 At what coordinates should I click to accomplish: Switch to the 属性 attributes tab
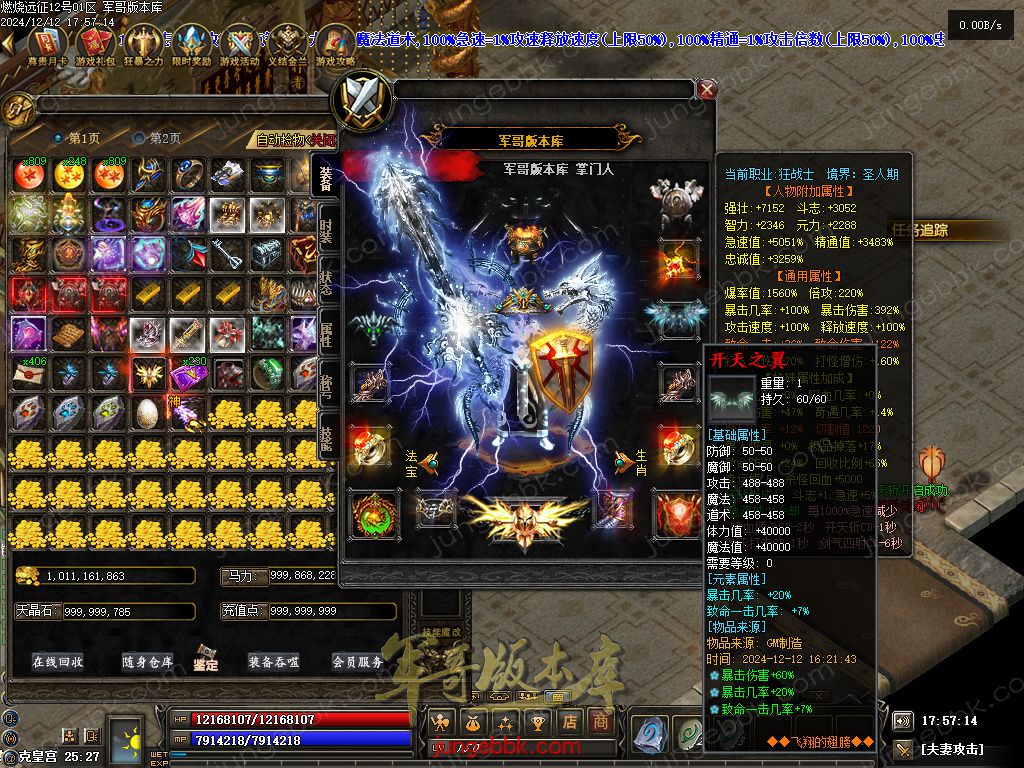click(x=326, y=331)
